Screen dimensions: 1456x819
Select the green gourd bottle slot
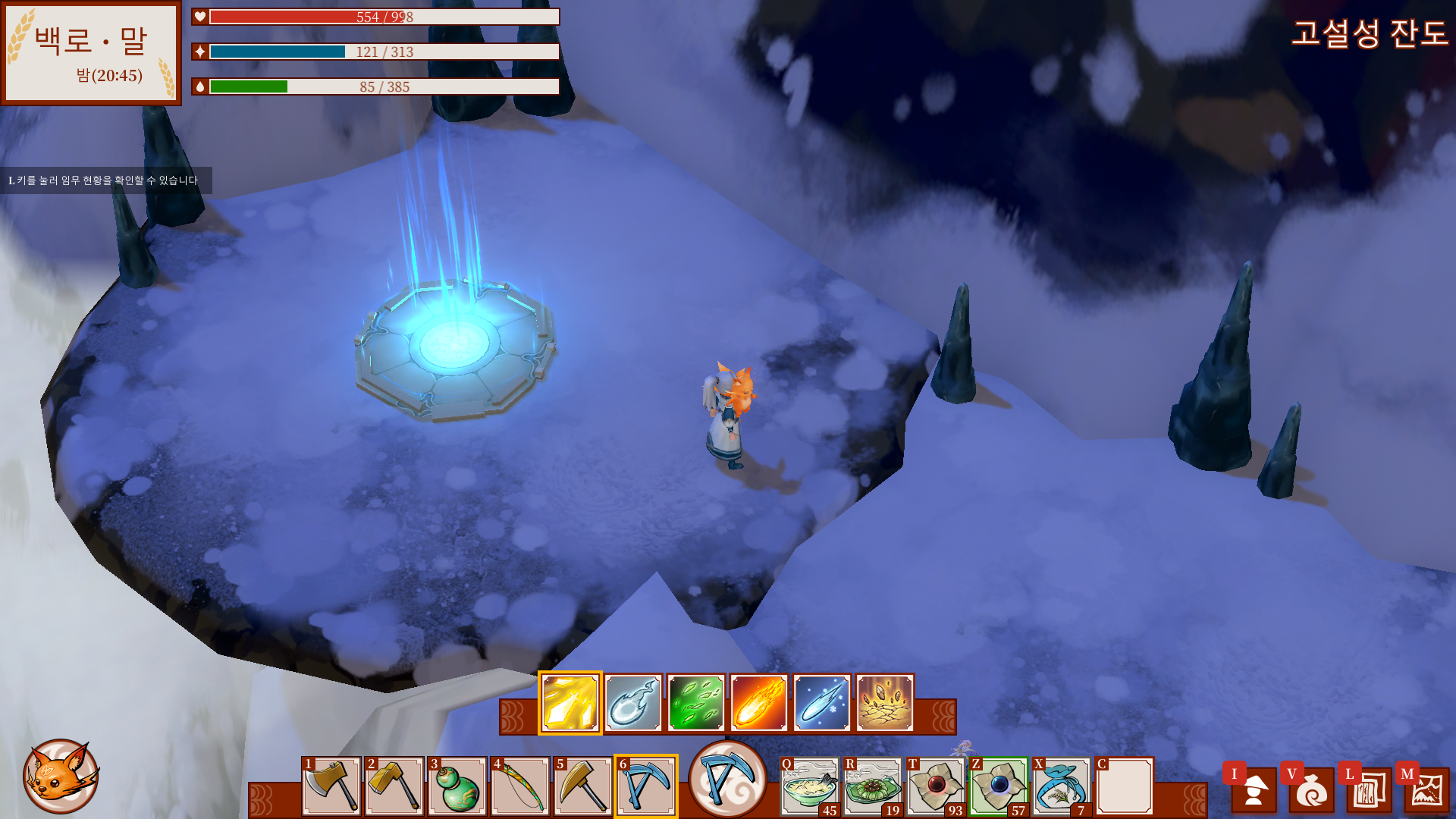tap(457, 786)
